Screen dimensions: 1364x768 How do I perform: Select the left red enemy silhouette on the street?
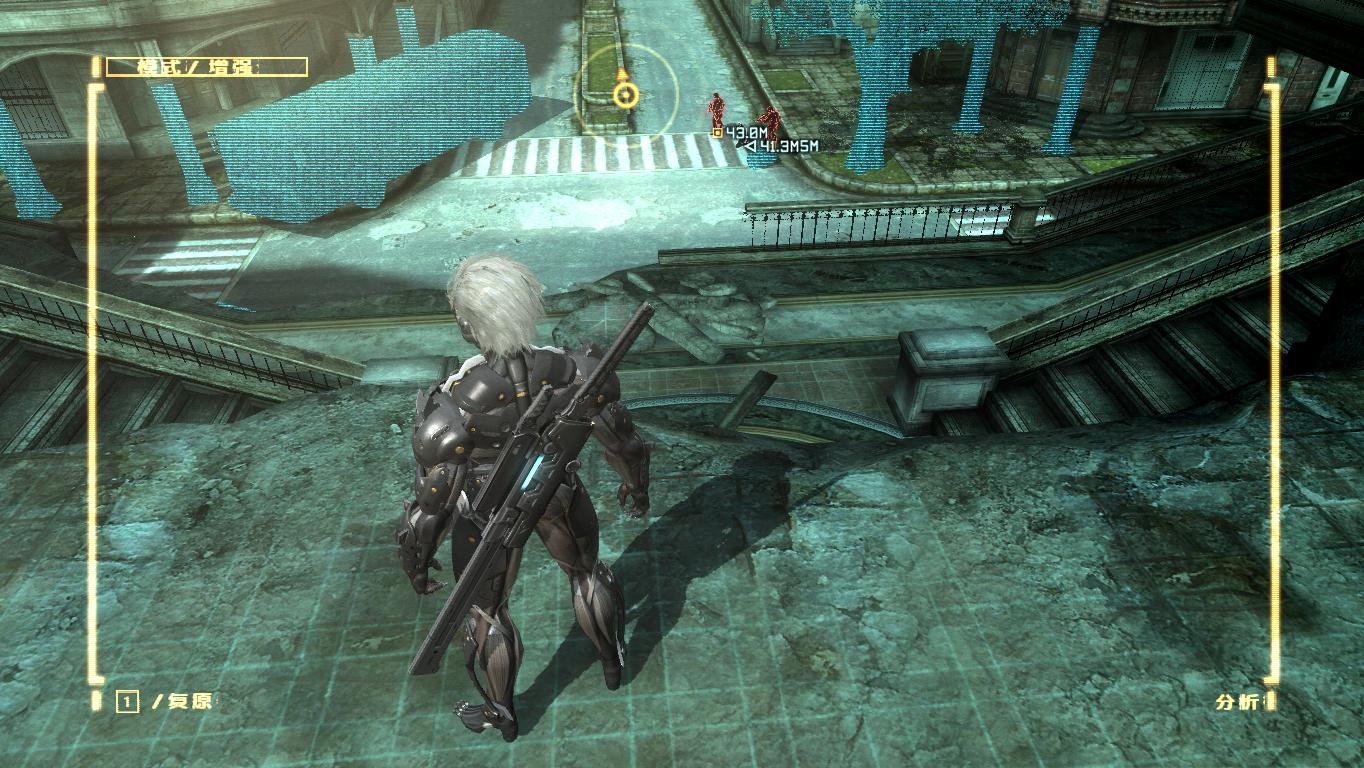coord(716,110)
